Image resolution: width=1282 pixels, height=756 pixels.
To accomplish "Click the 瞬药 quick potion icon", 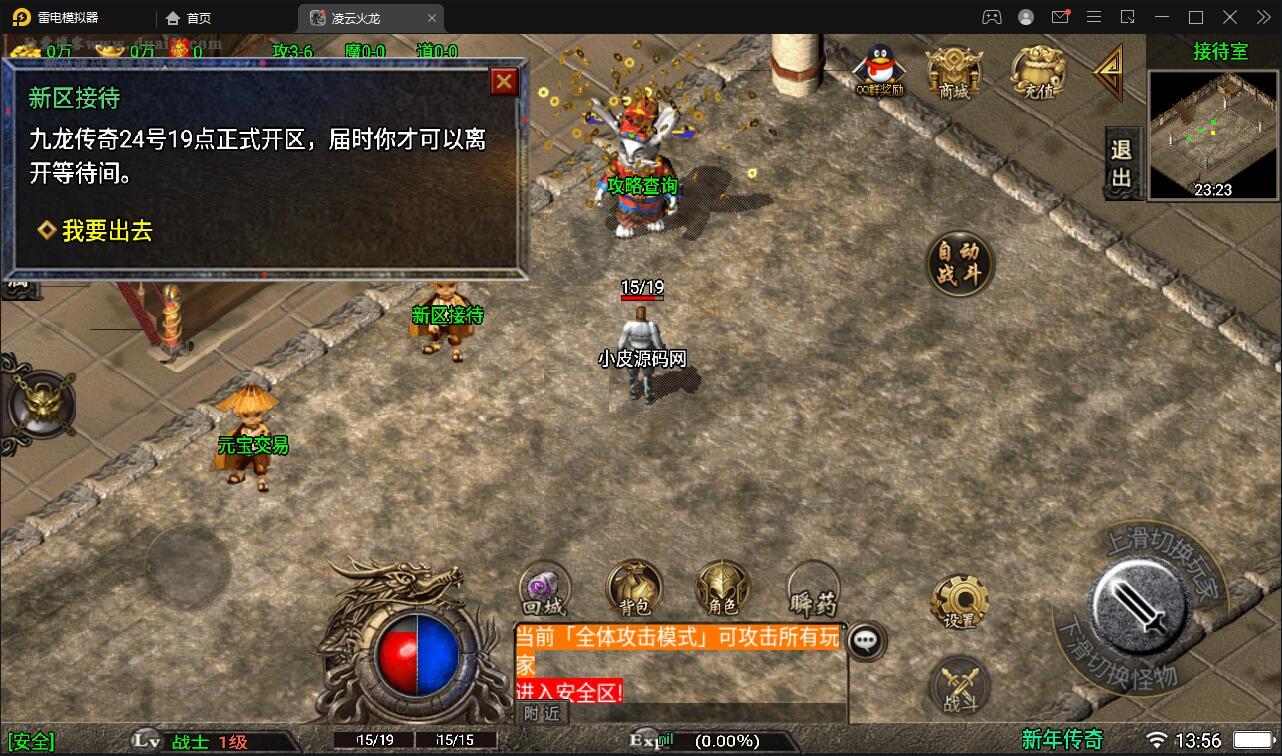I will 810,590.
